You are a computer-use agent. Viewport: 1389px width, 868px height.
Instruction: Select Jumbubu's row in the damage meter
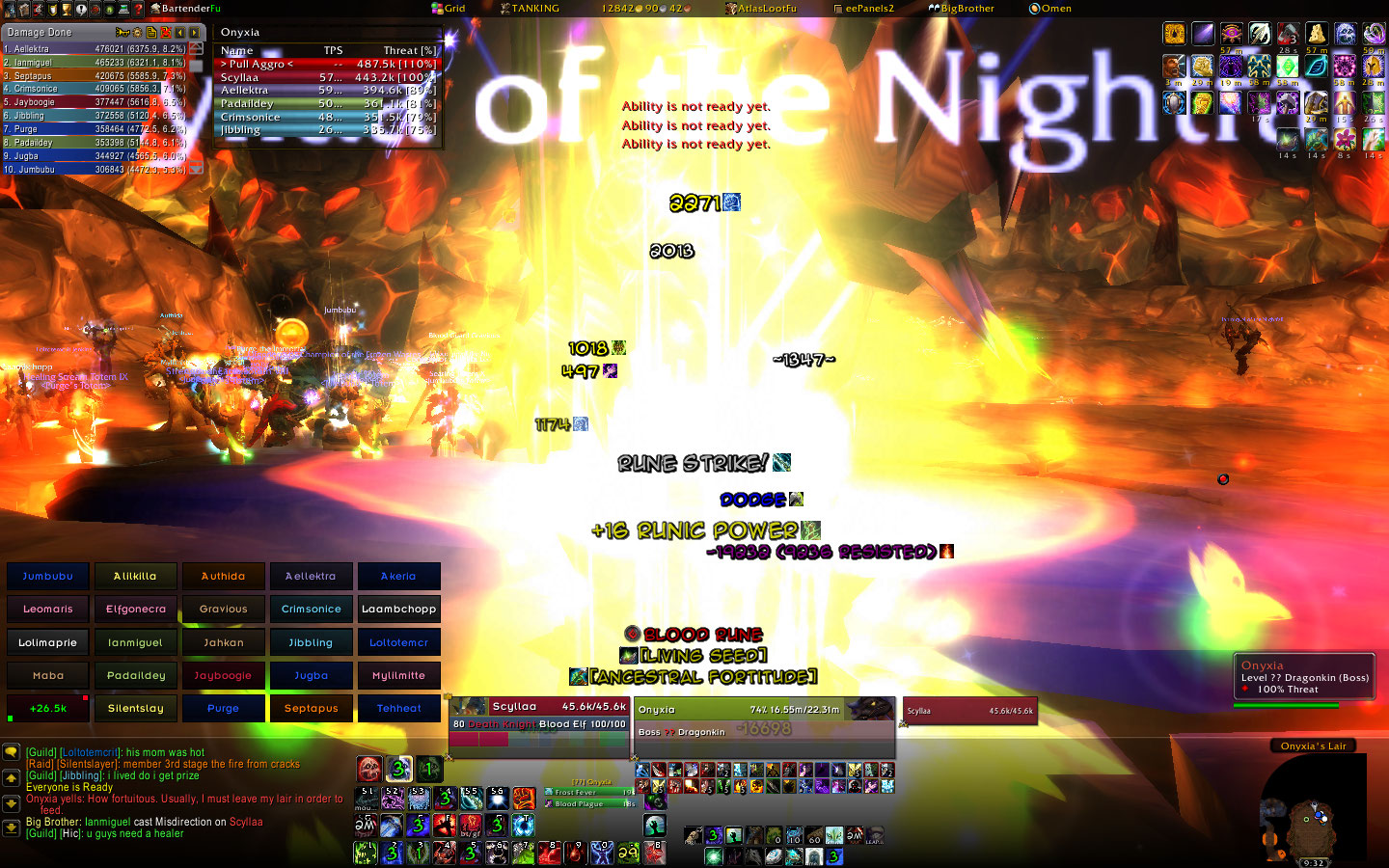pos(95,169)
